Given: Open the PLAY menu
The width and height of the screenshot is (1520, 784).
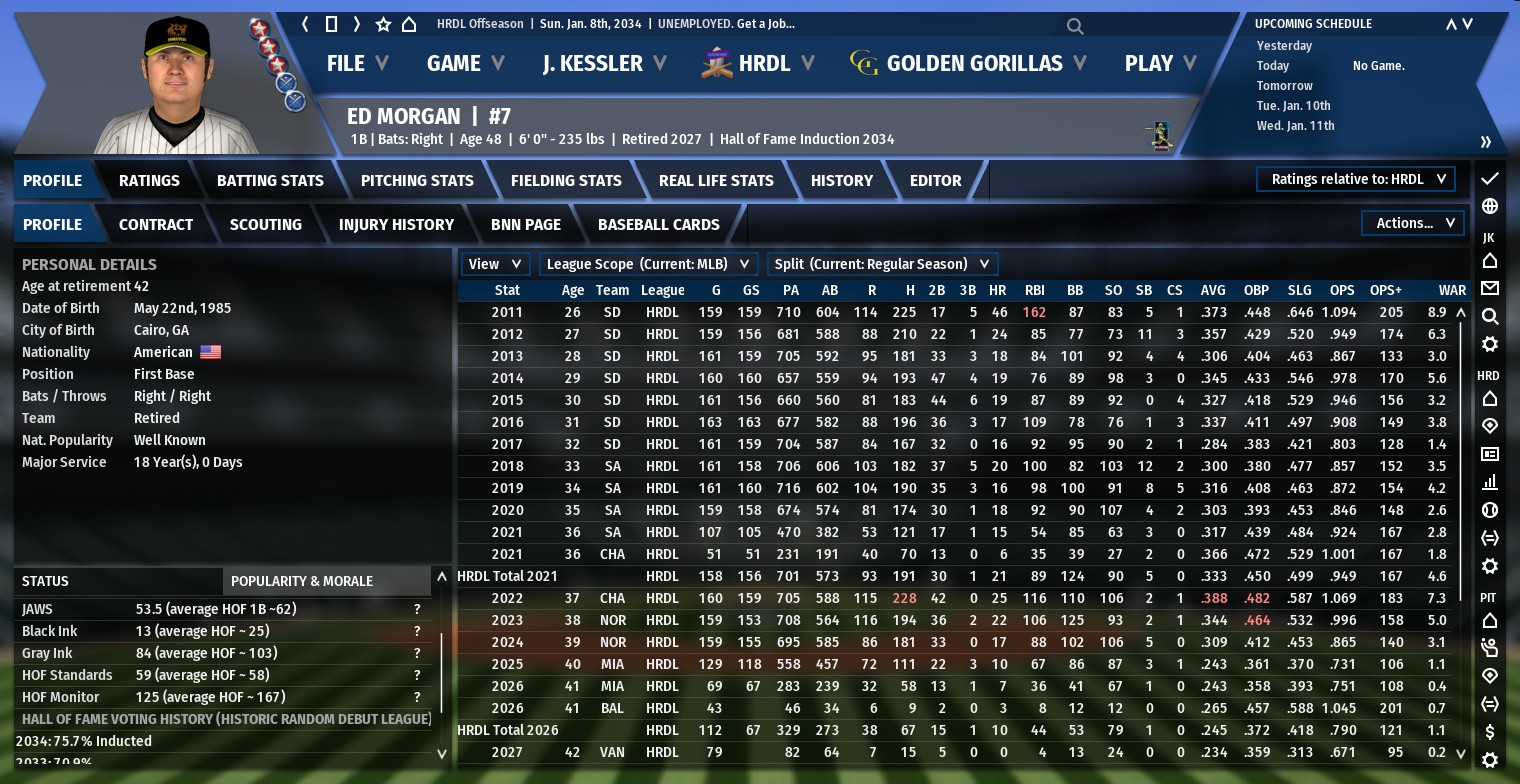Looking at the screenshot, I should (x=1160, y=63).
